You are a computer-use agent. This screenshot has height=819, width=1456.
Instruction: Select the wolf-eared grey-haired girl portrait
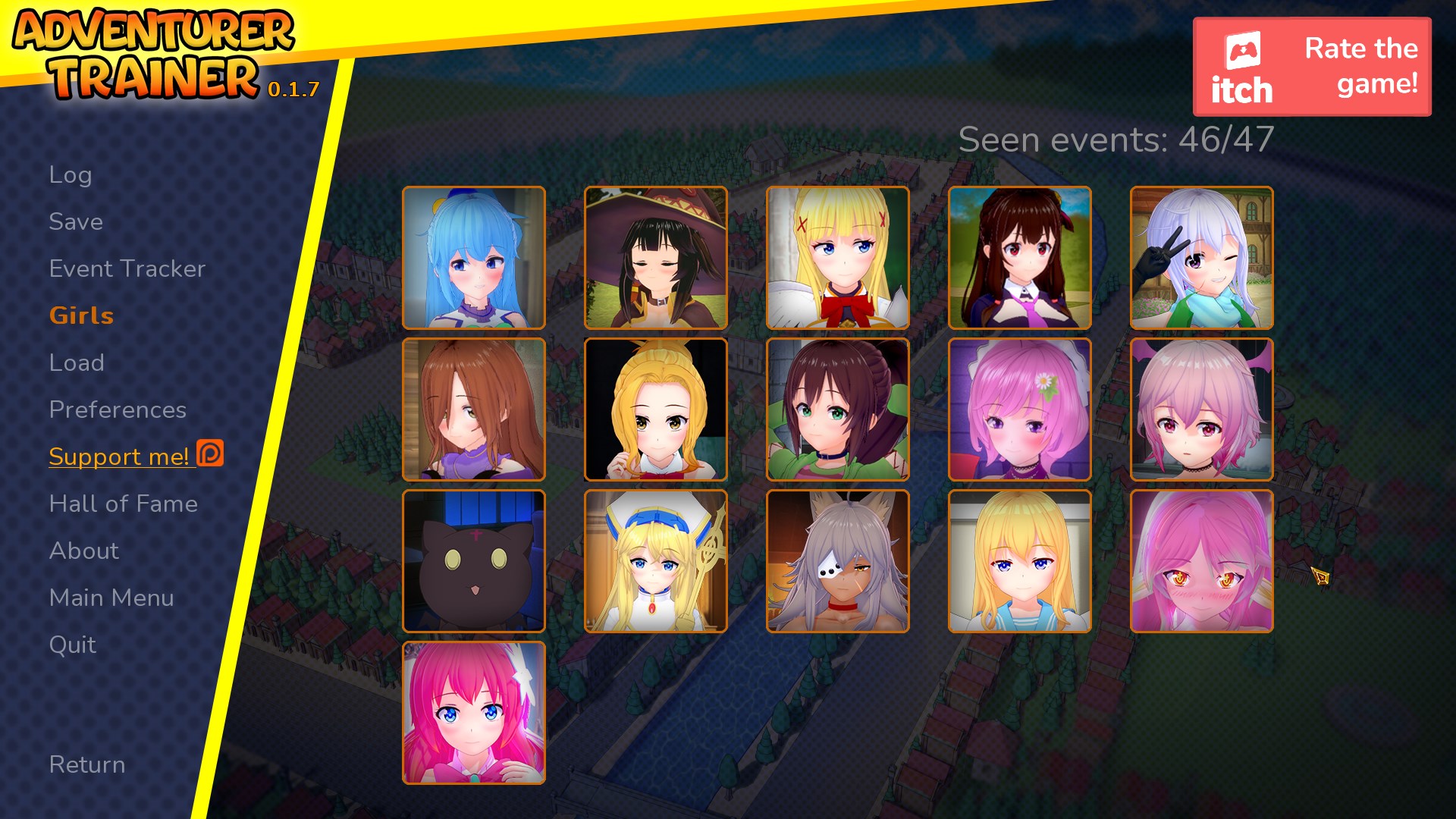click(838, 561)
